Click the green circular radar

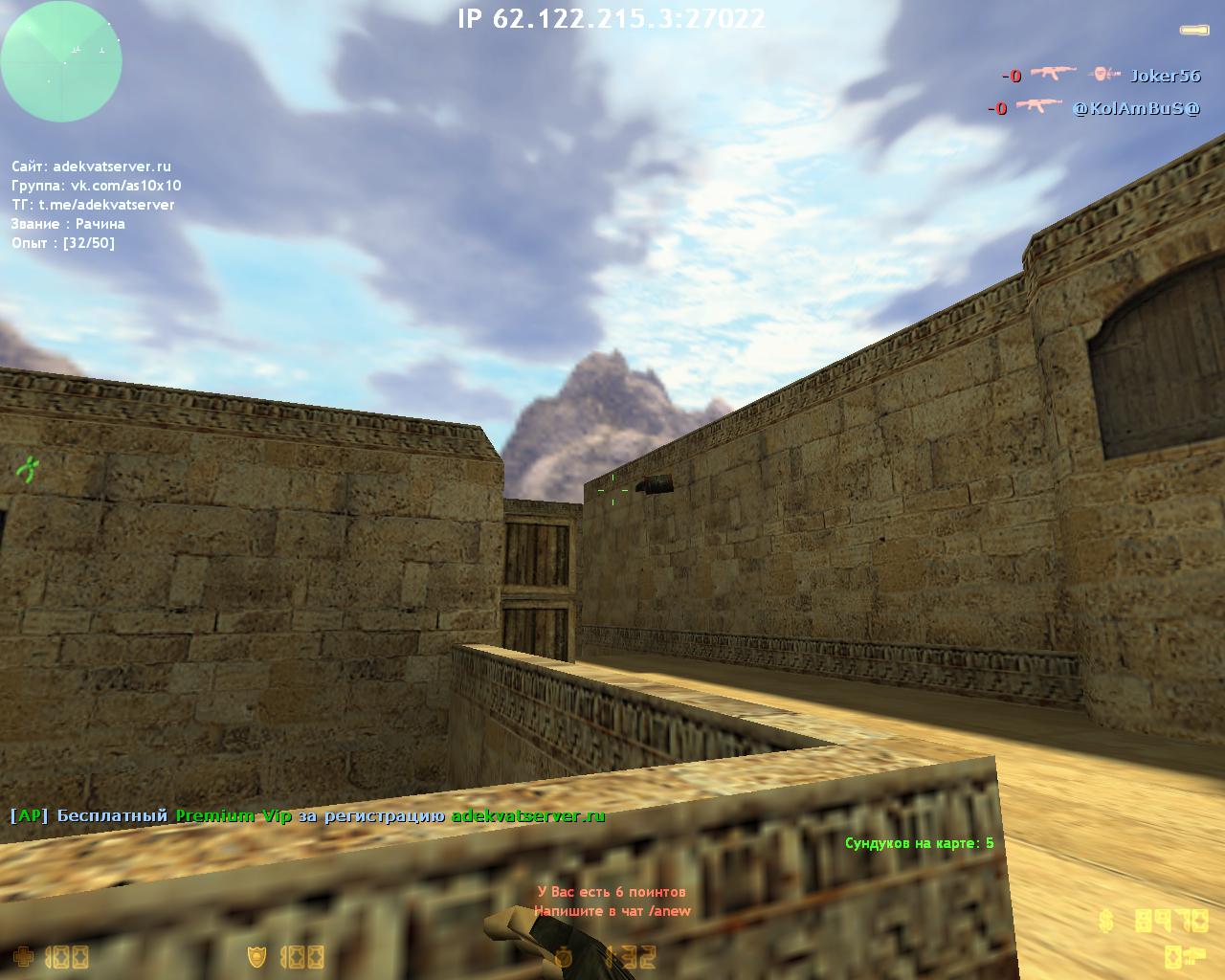click(61, 61)
